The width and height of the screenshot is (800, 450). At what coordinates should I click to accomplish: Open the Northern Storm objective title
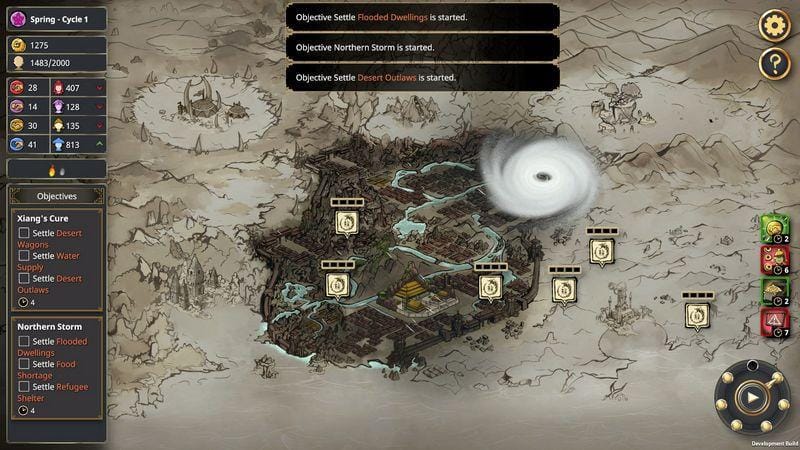click(x=49, y=326)
